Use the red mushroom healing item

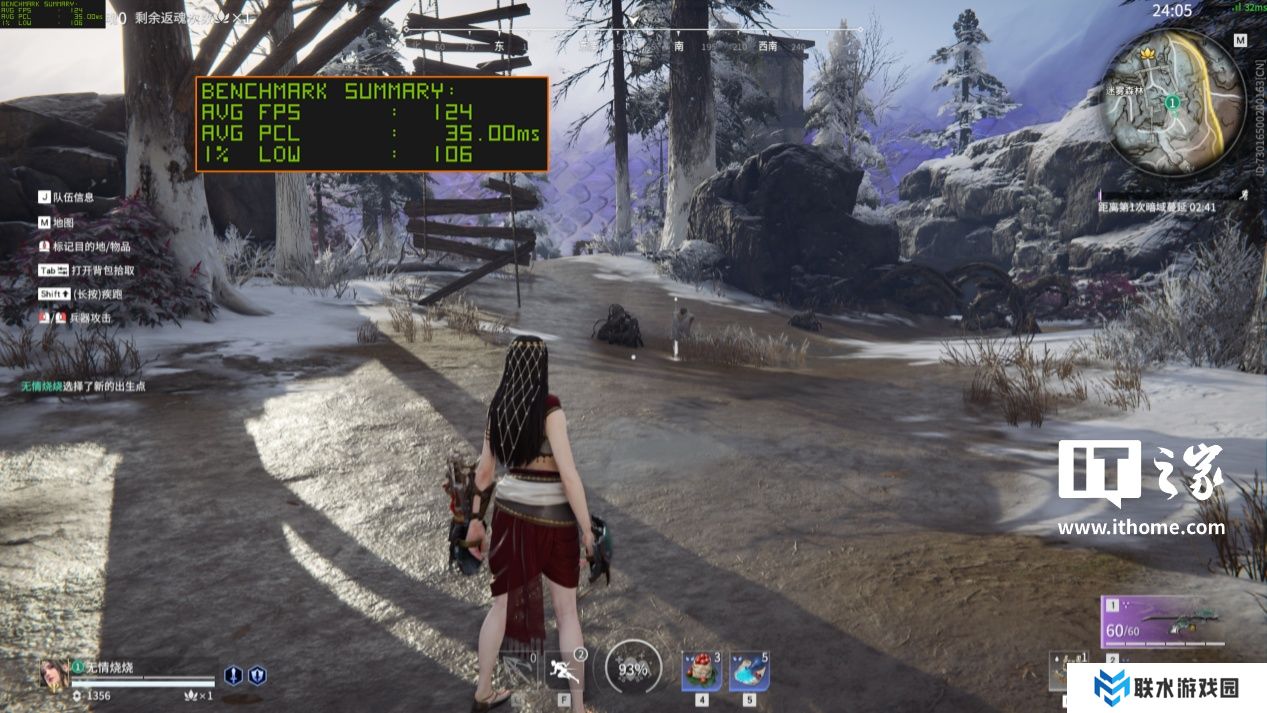(702, 671)
